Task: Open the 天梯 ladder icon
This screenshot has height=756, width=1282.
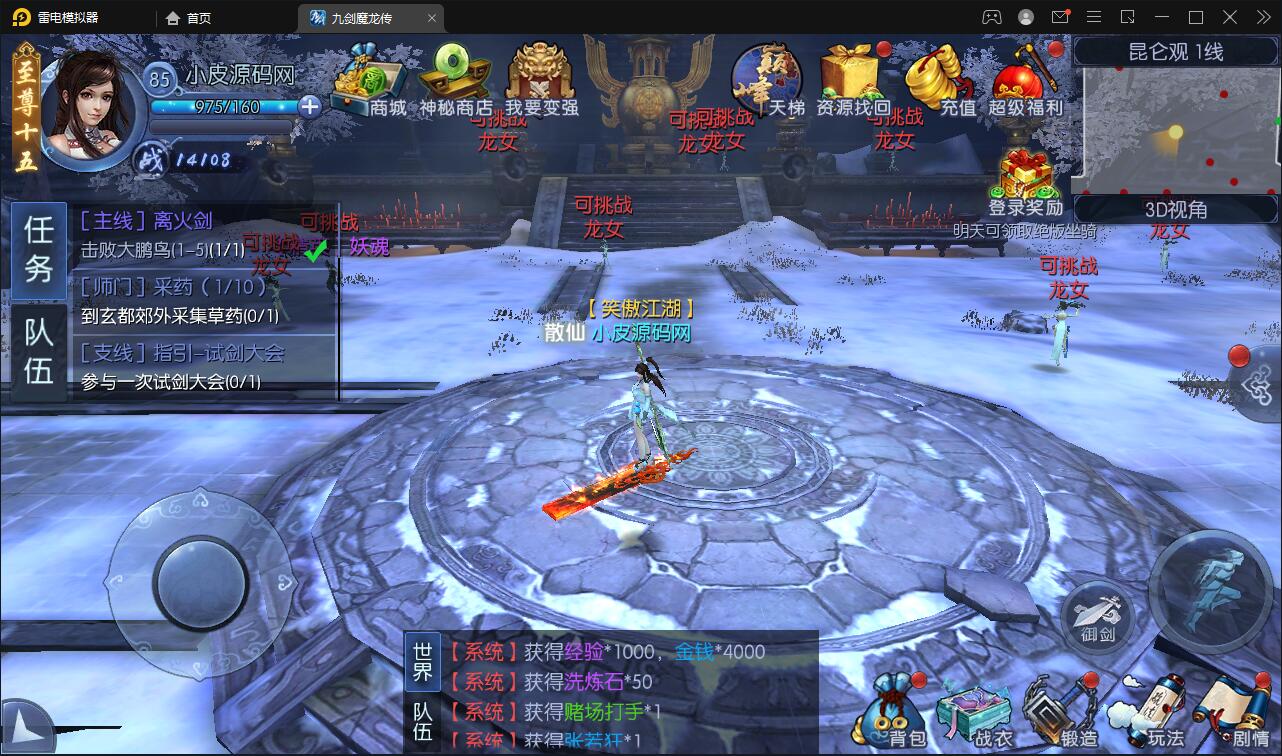Action: click(x=768, y=80)
